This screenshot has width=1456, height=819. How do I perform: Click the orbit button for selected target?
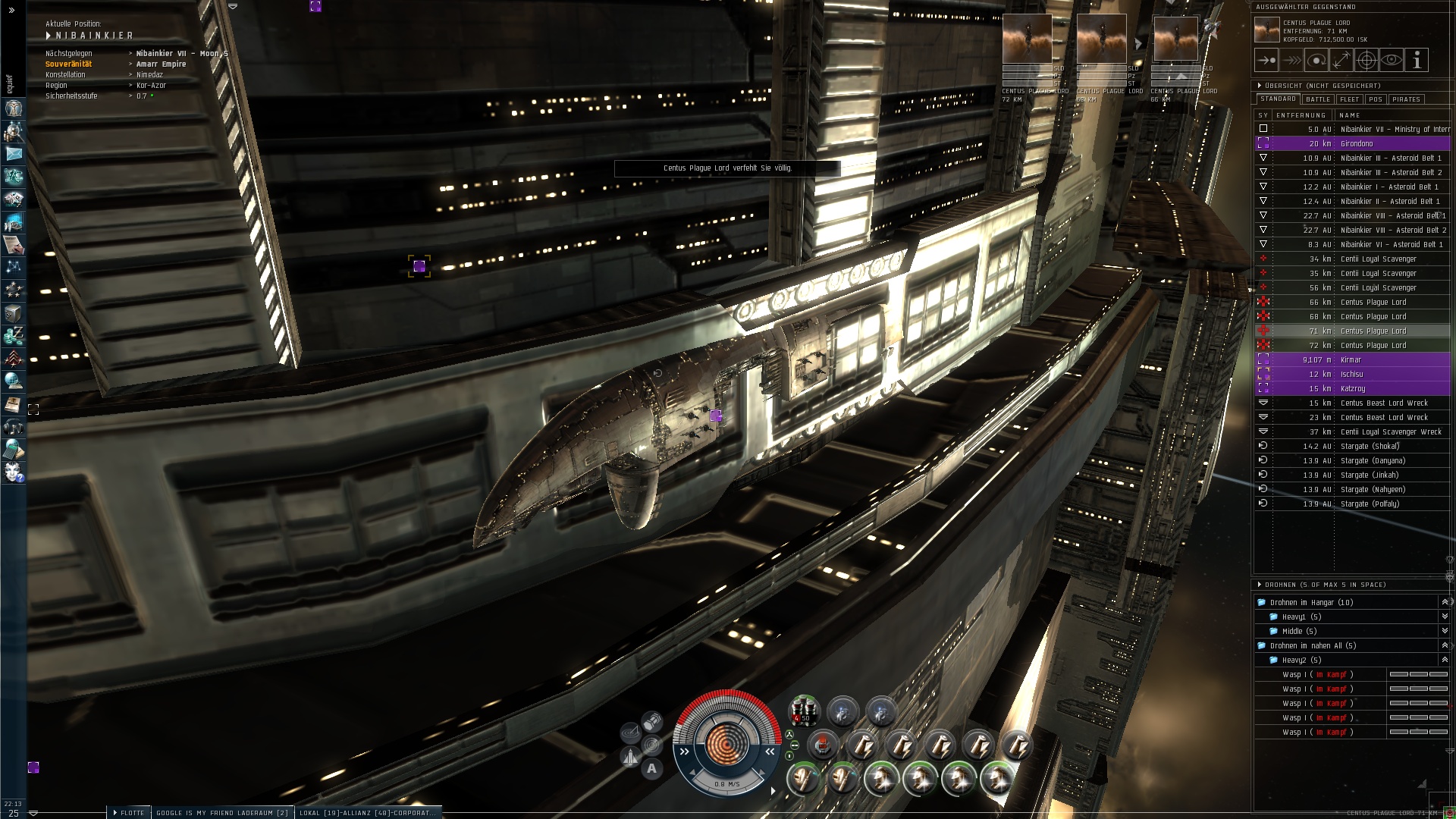pyautogui.click(x=1316, y=60)
